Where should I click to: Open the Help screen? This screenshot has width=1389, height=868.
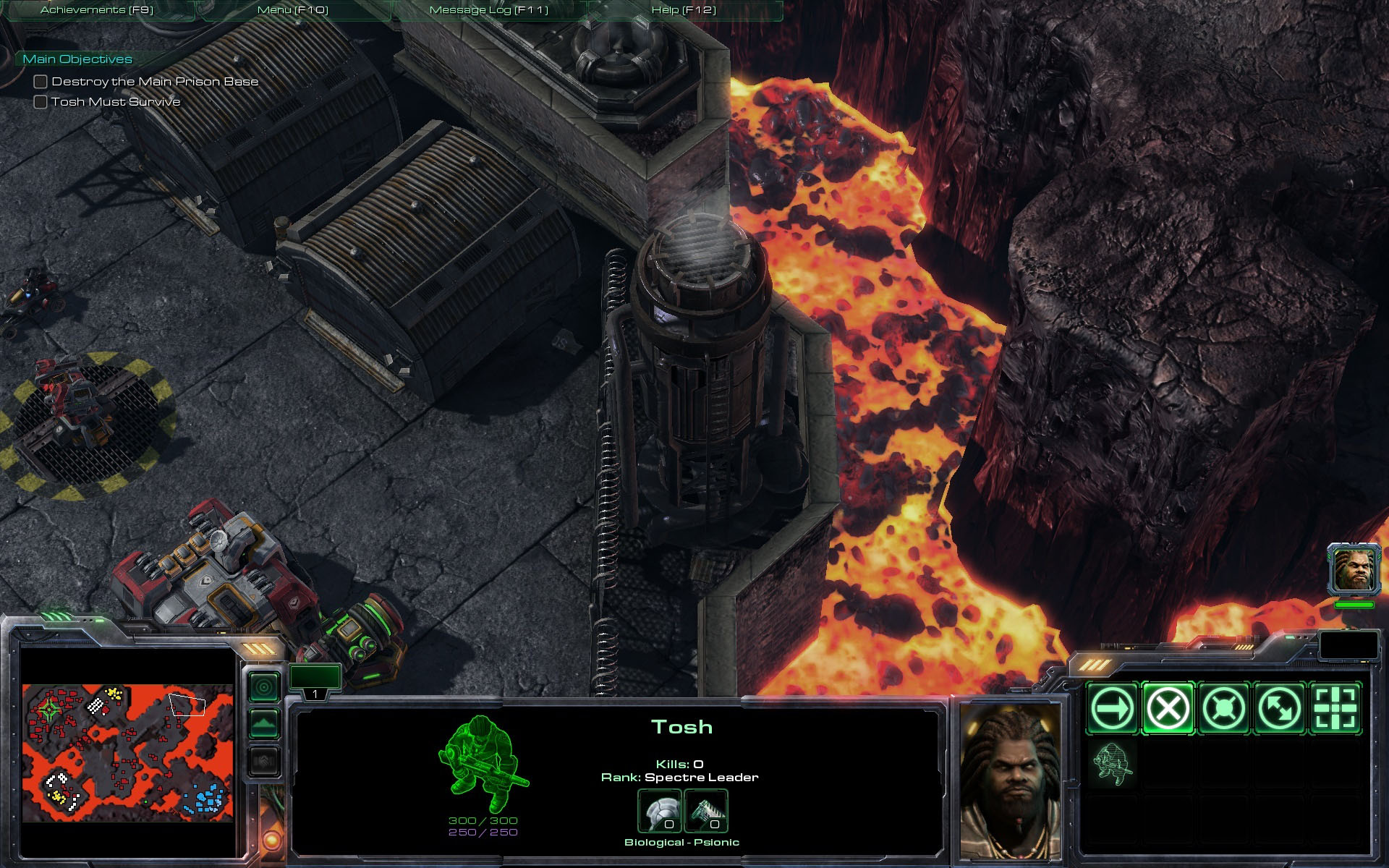coord(683,10)
